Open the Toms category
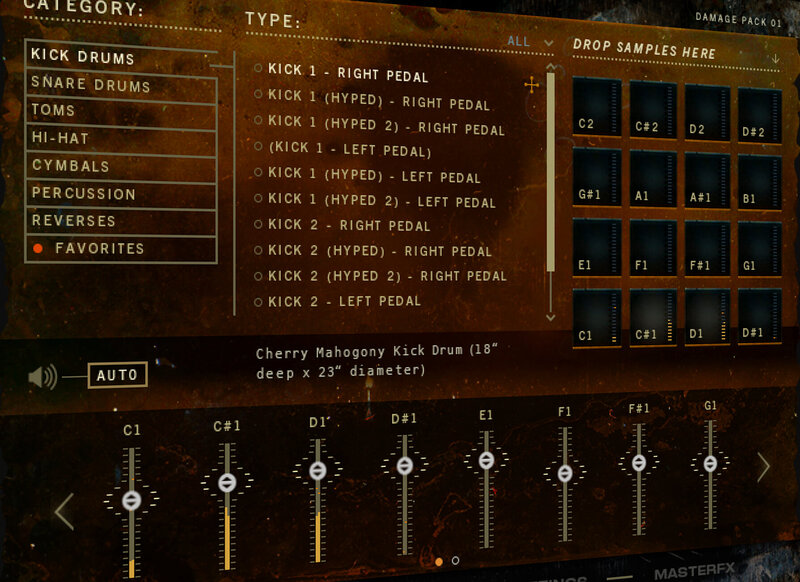 click(120, 111)
